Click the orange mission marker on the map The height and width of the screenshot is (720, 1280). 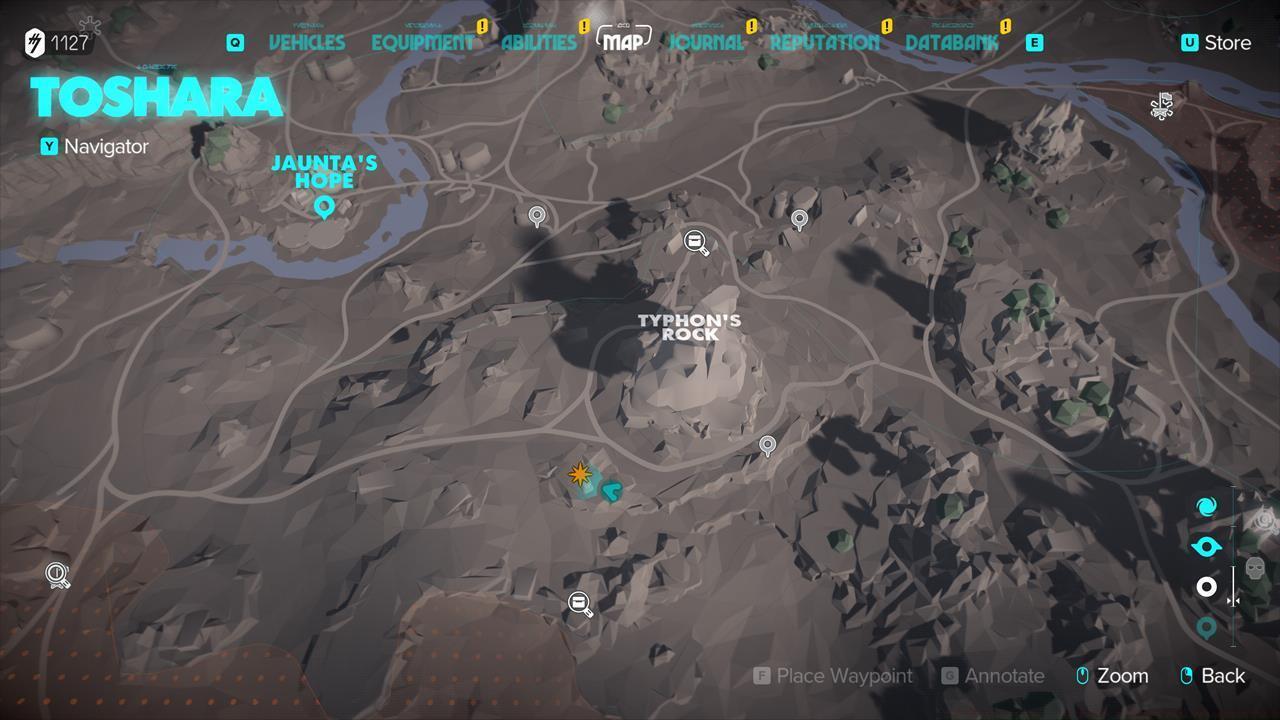pos(580,473)
